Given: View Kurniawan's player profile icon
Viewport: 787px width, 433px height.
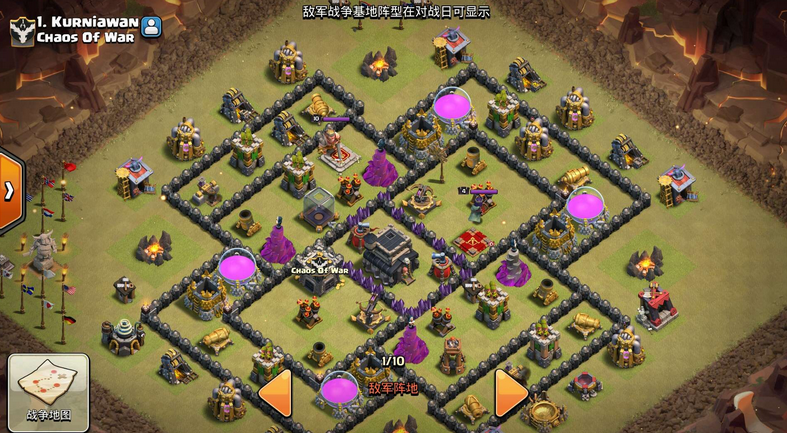Looking at the screenshot, I should [x=151, y=26].
